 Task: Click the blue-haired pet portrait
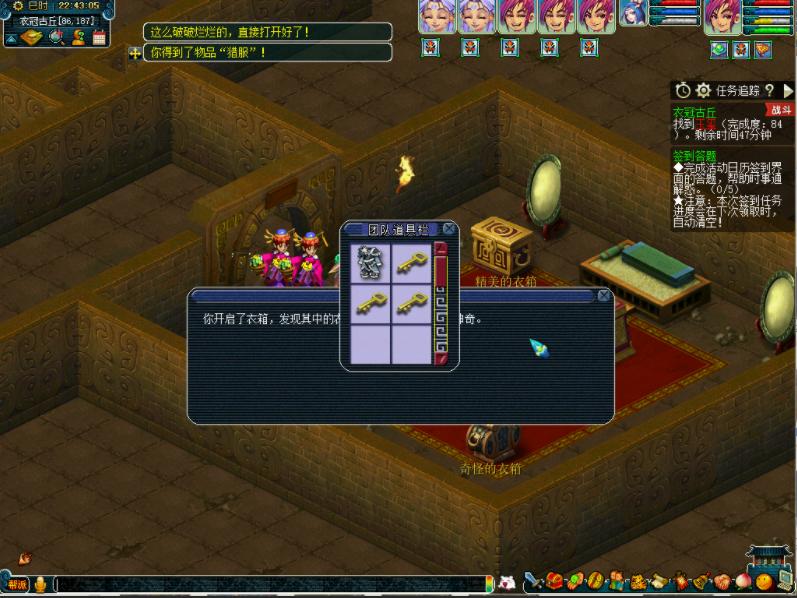633,15
